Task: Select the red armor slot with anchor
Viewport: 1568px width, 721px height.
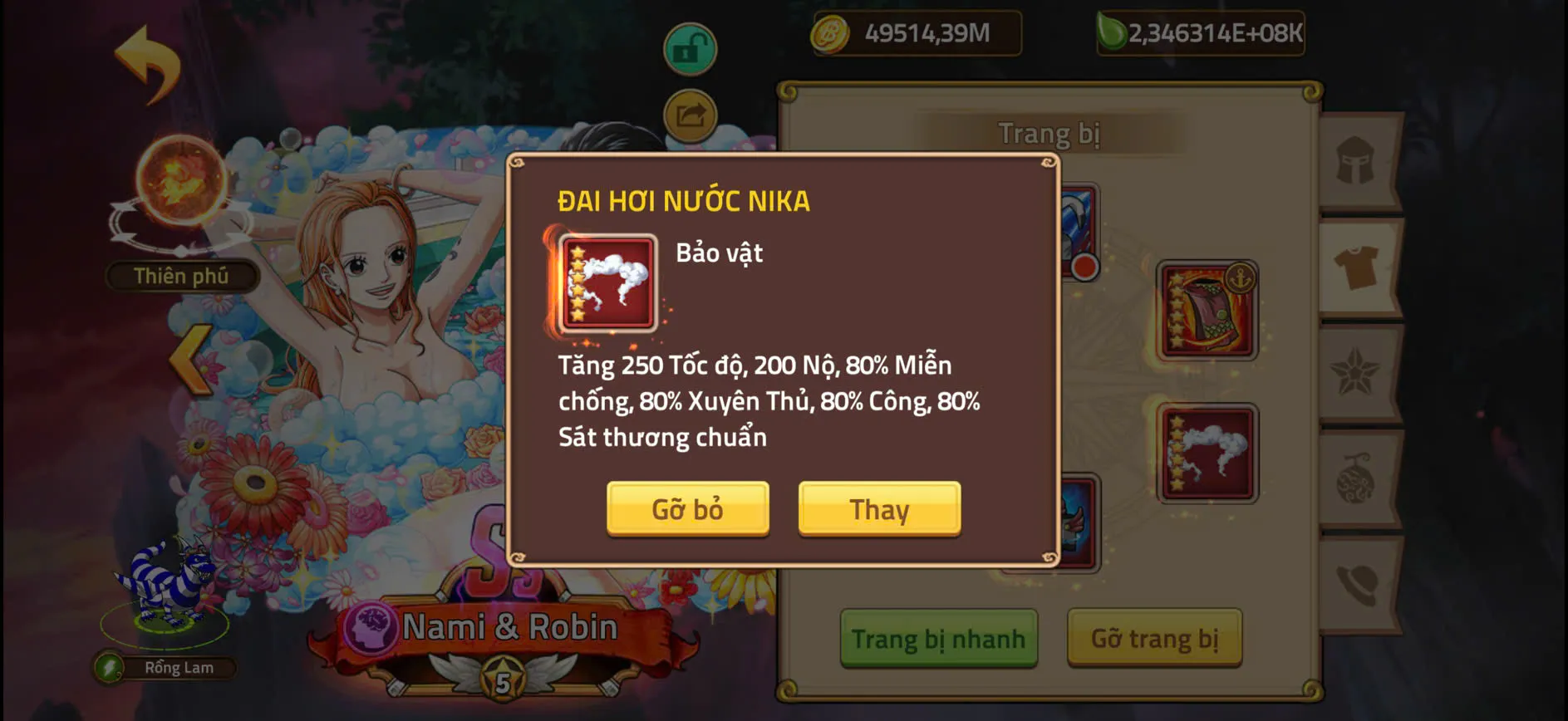Action: point(1207,311)
